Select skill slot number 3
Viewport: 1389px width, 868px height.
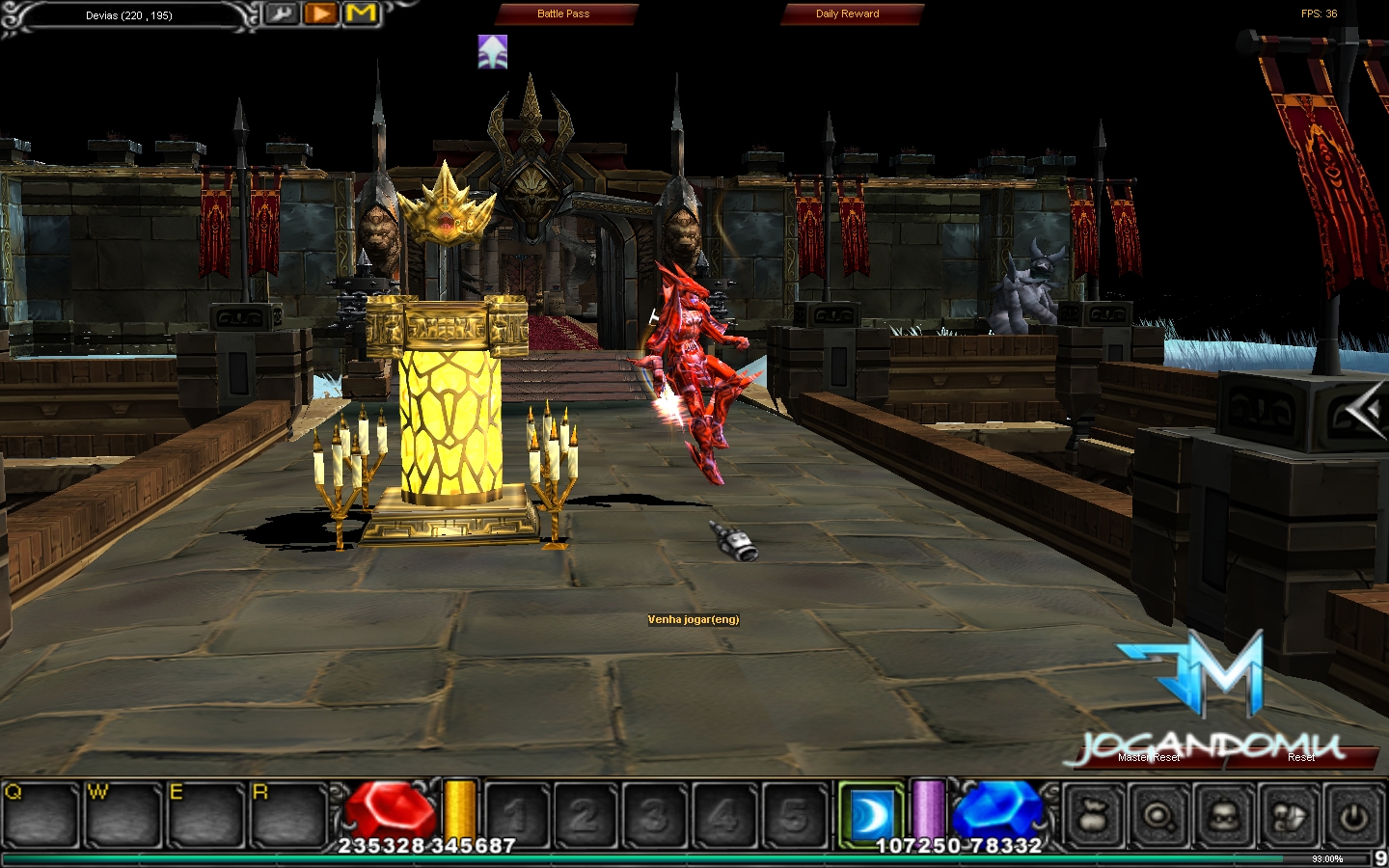[654, 816]
